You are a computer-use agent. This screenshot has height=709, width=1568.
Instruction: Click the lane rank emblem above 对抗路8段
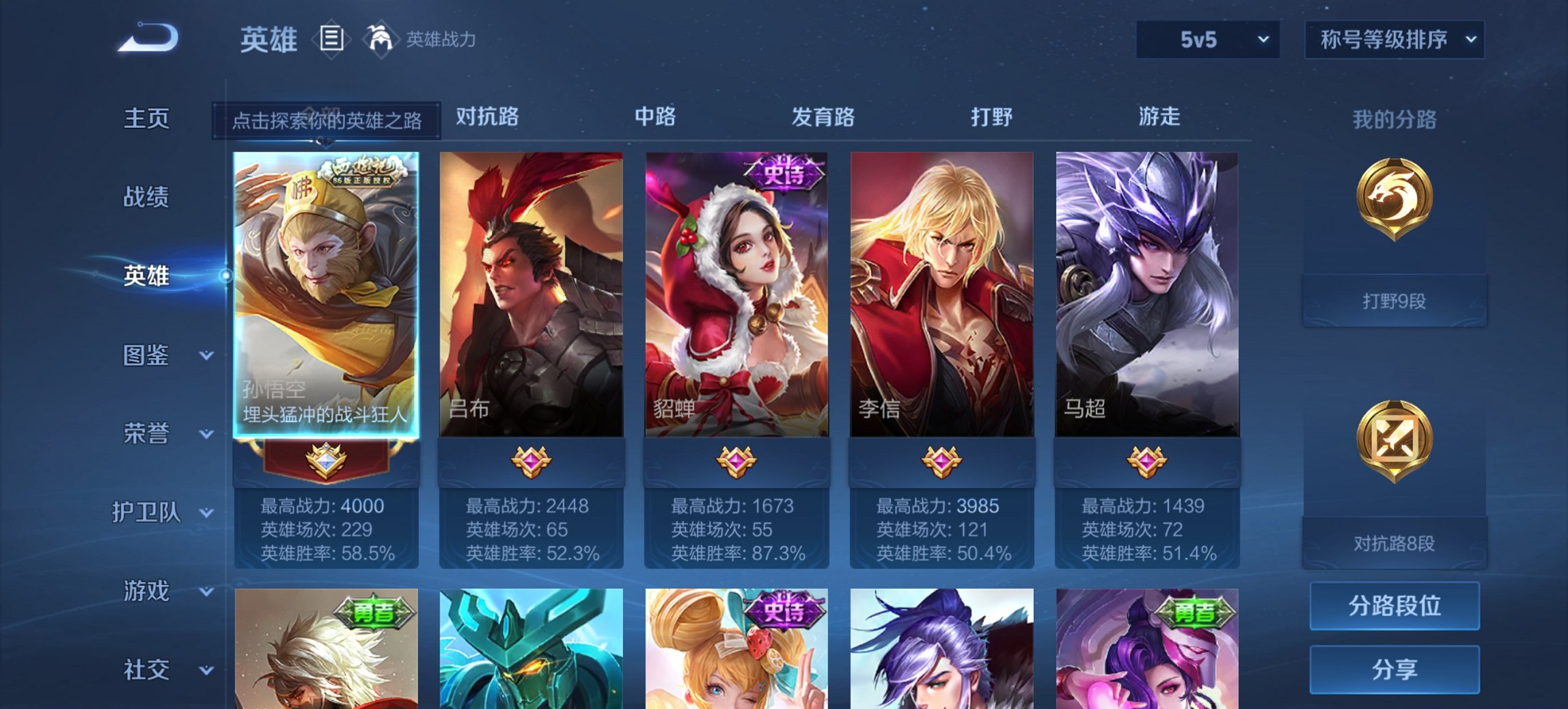tap(1394, 441)
